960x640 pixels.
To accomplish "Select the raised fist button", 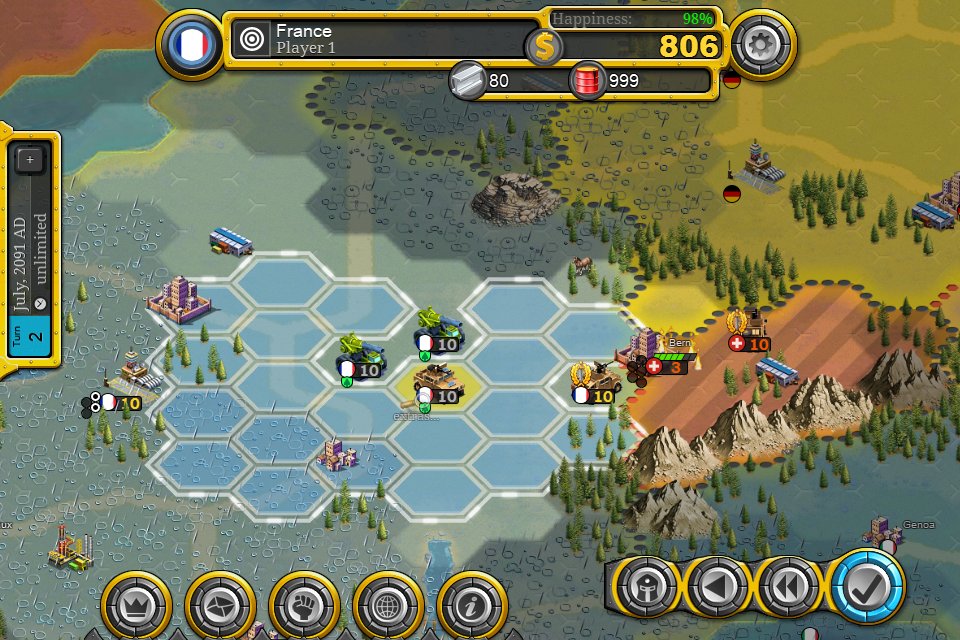I will tap(302, 604).
